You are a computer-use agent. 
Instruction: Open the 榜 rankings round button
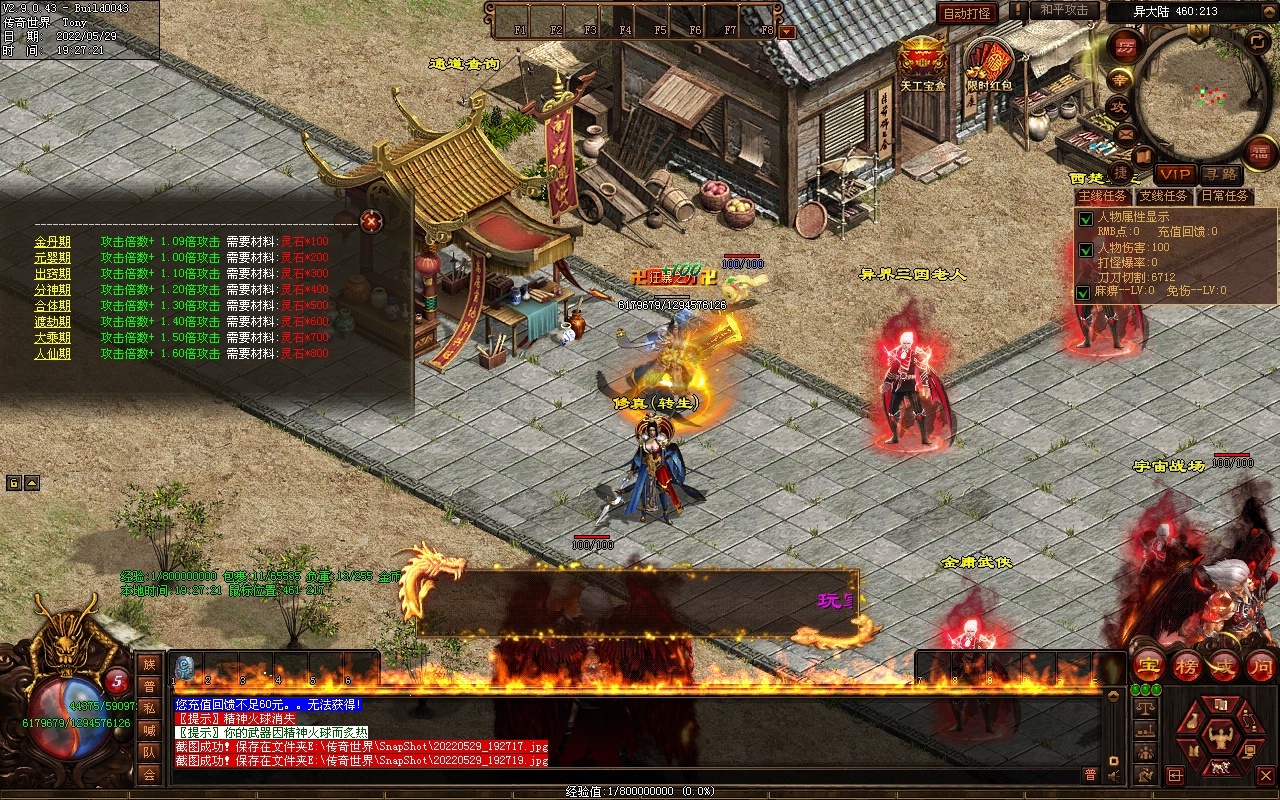pos(1187,666)
